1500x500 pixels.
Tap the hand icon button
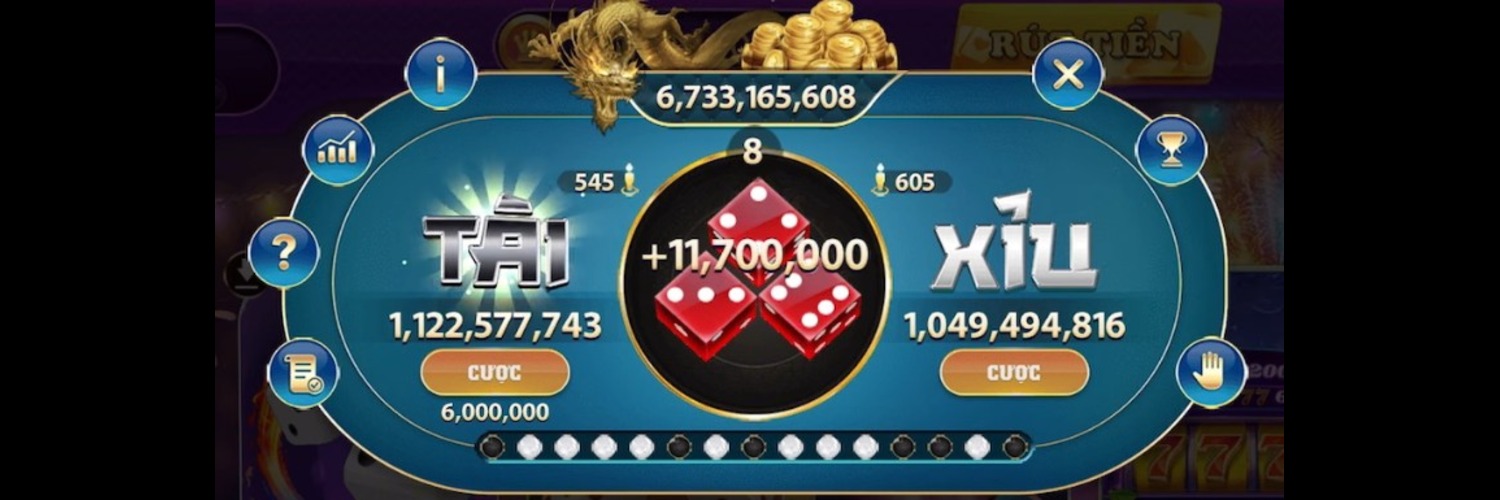1210,372
